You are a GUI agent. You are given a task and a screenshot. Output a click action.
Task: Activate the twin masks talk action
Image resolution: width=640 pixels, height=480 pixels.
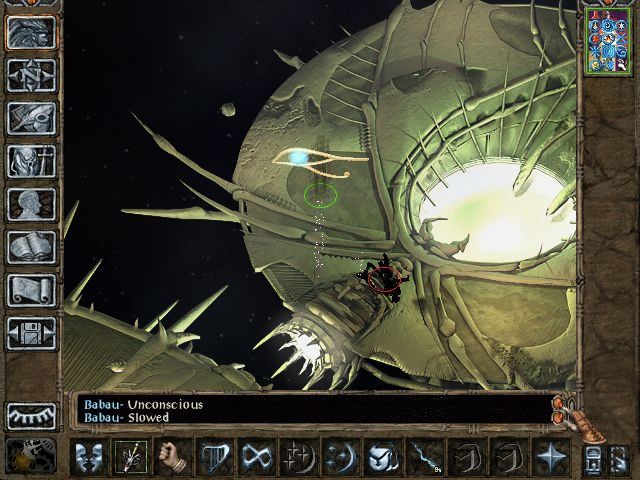point(88,456)
